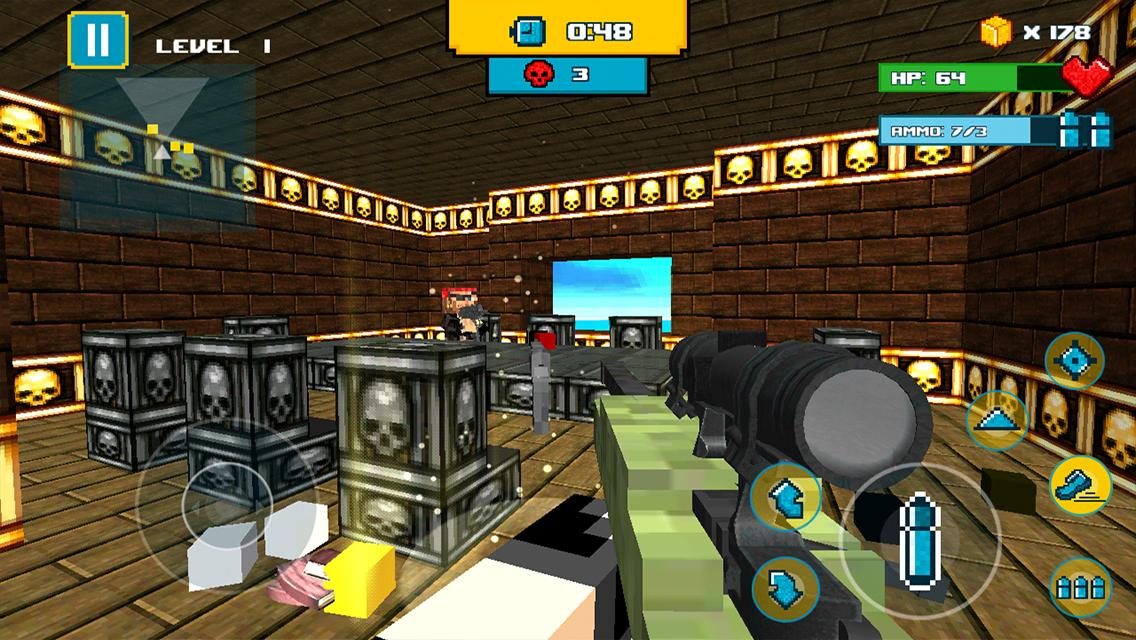
Task: Toggle the running shoe sprint button
Action: point(1078,486)
